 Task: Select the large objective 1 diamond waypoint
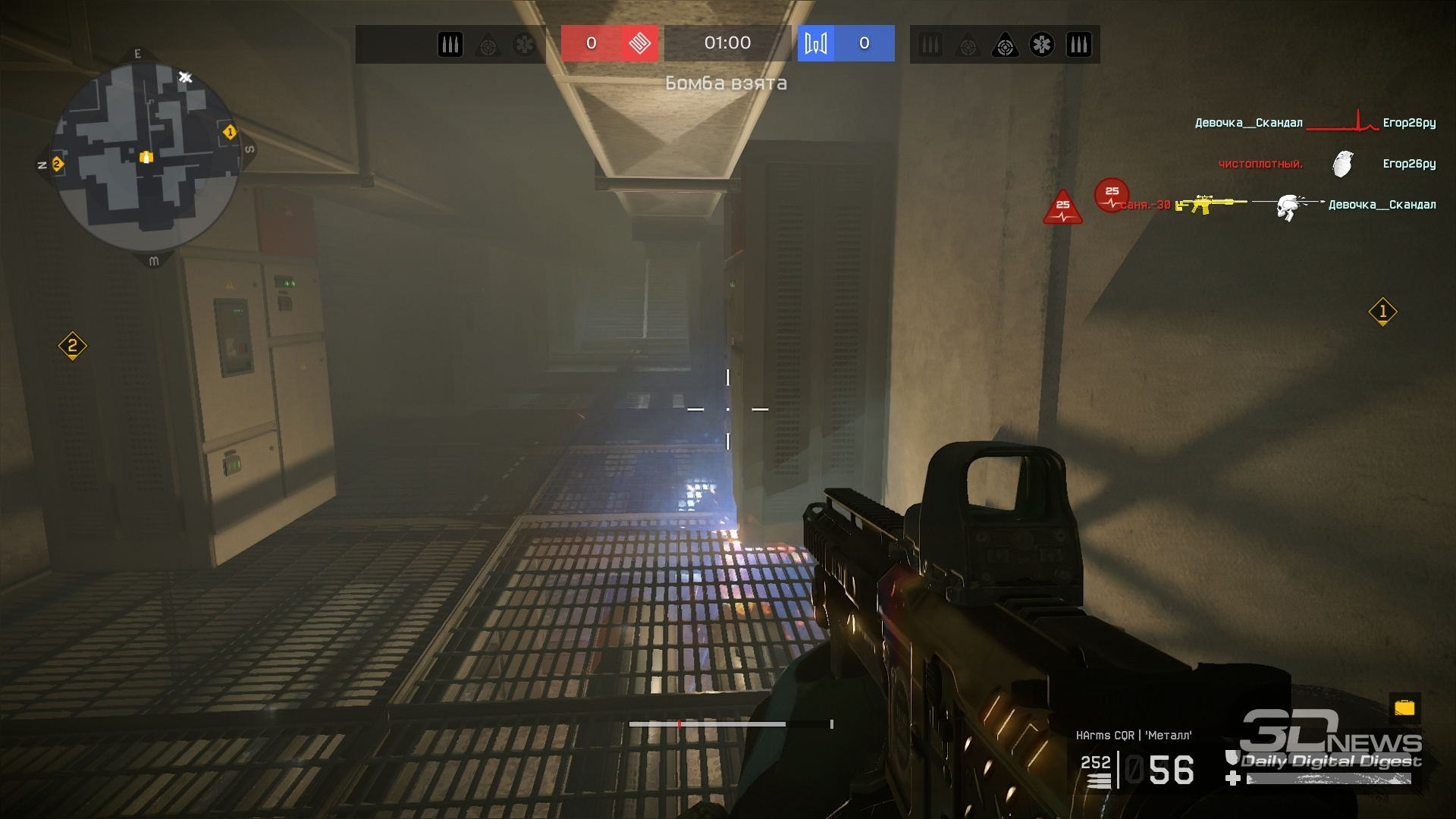(1382, 312)
